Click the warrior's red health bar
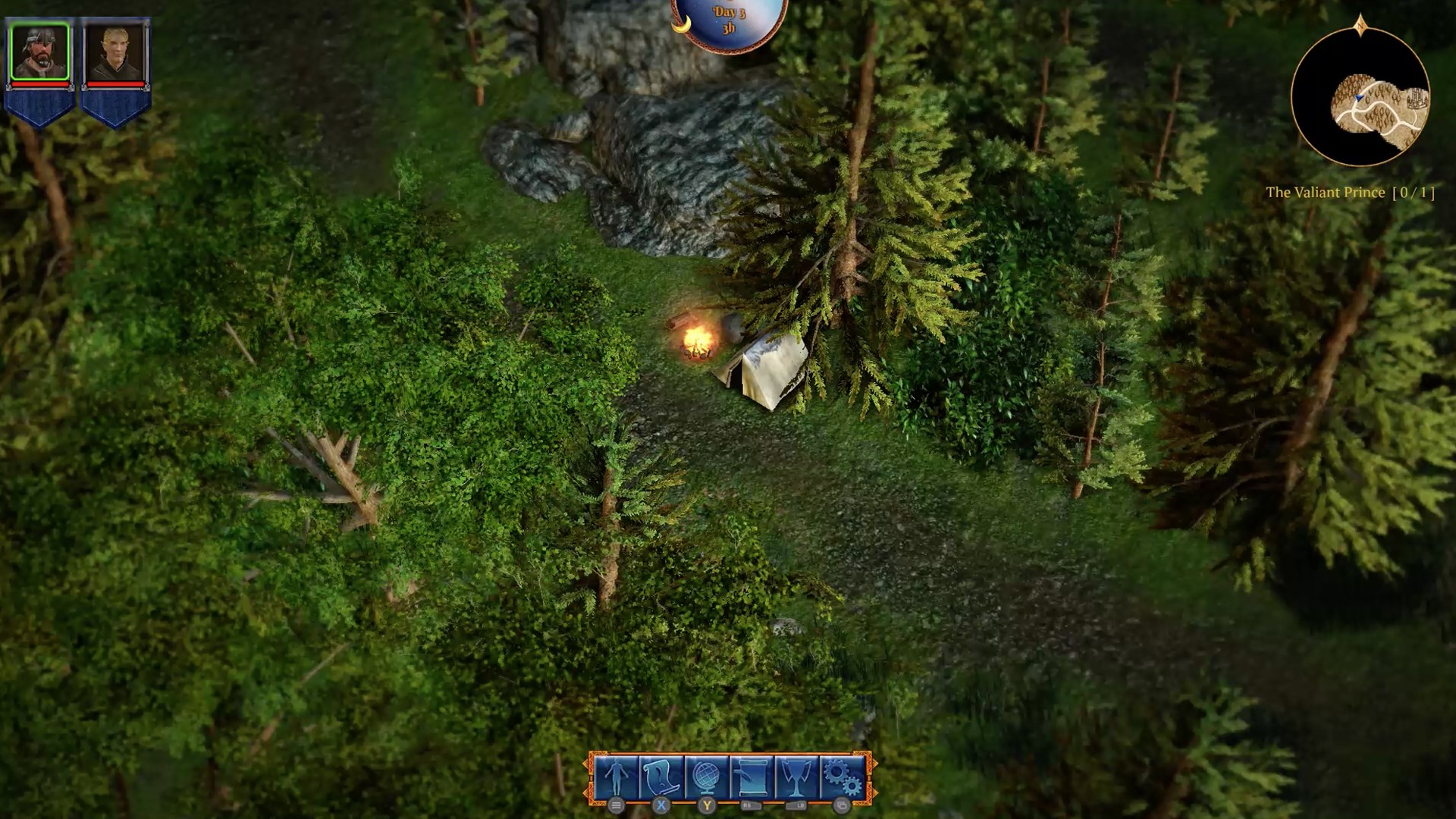 (x=40, y=84)
